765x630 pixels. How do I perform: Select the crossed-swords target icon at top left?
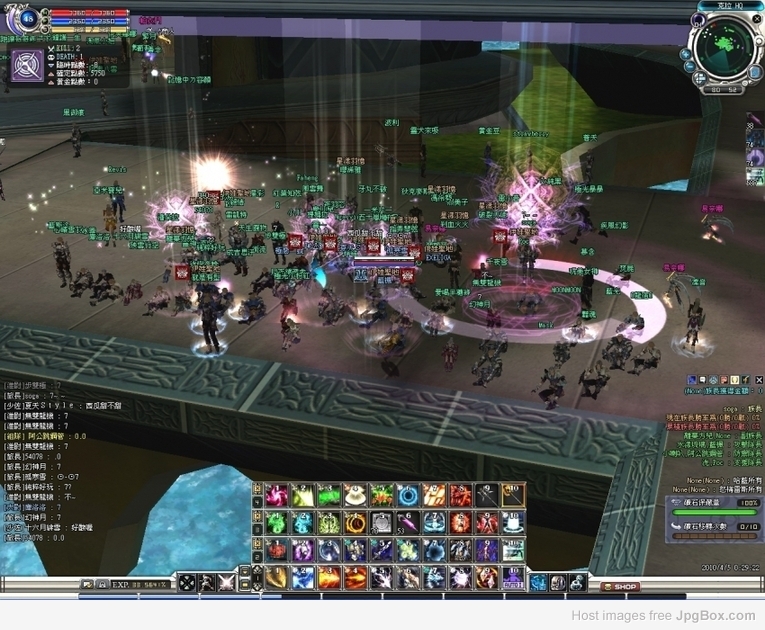[x=27, y=64]
